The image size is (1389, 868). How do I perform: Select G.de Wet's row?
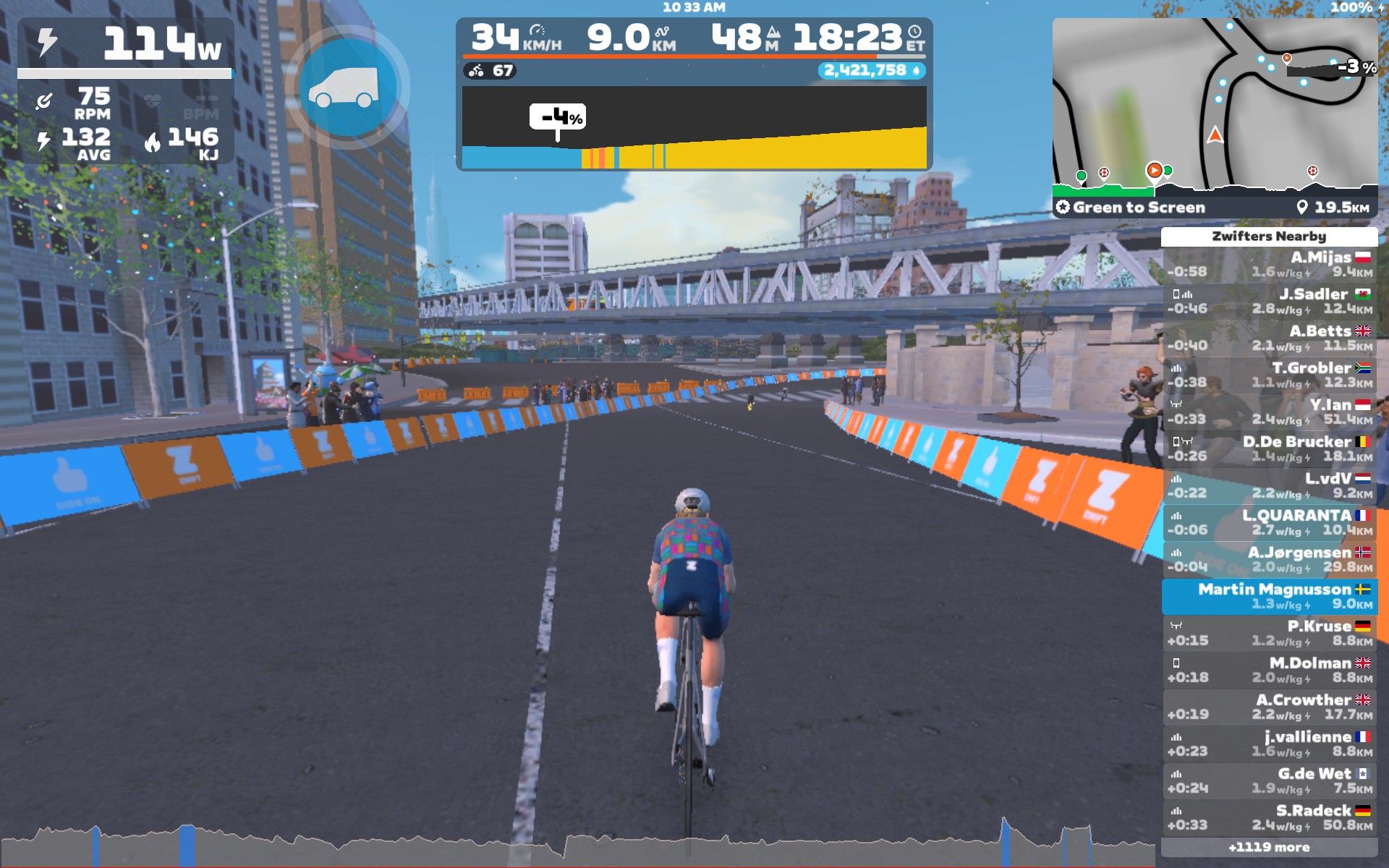coord(1269,781)
